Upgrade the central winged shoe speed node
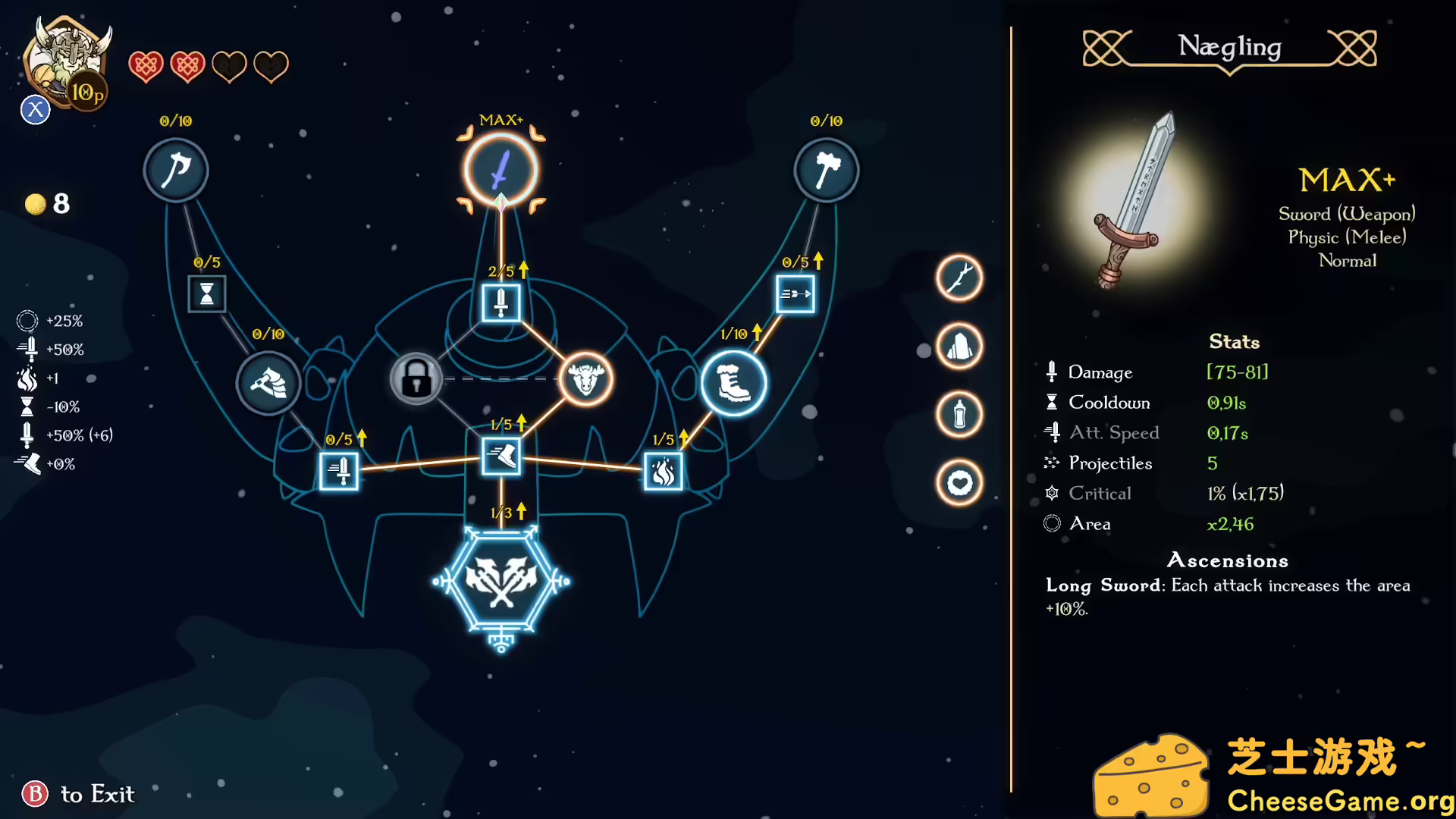The height and width of the screenshot is (819, 1456). pos(500,457)
